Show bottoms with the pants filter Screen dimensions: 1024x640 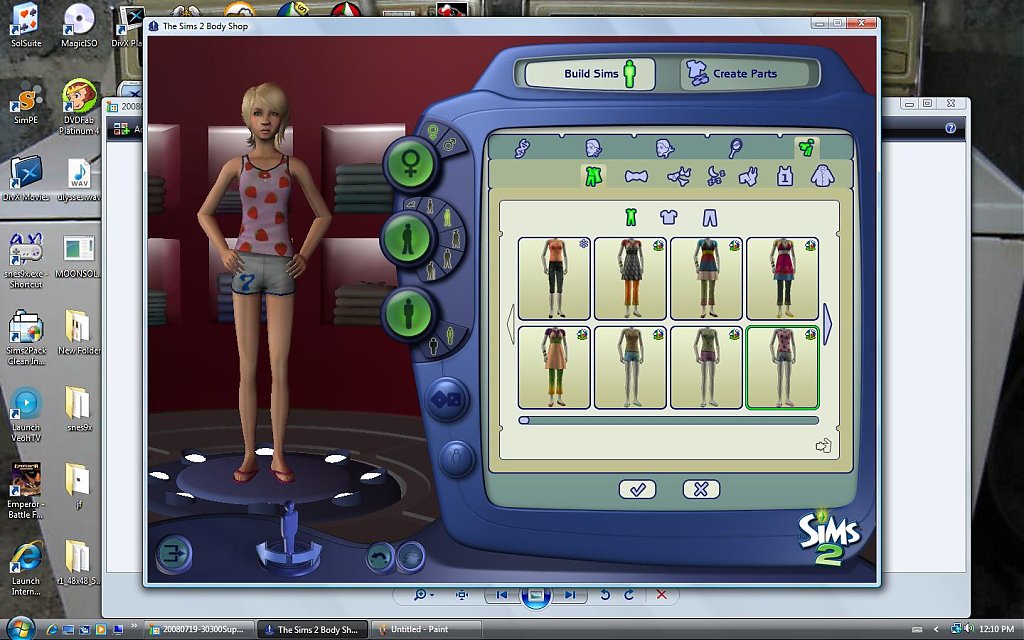(709, 217)
